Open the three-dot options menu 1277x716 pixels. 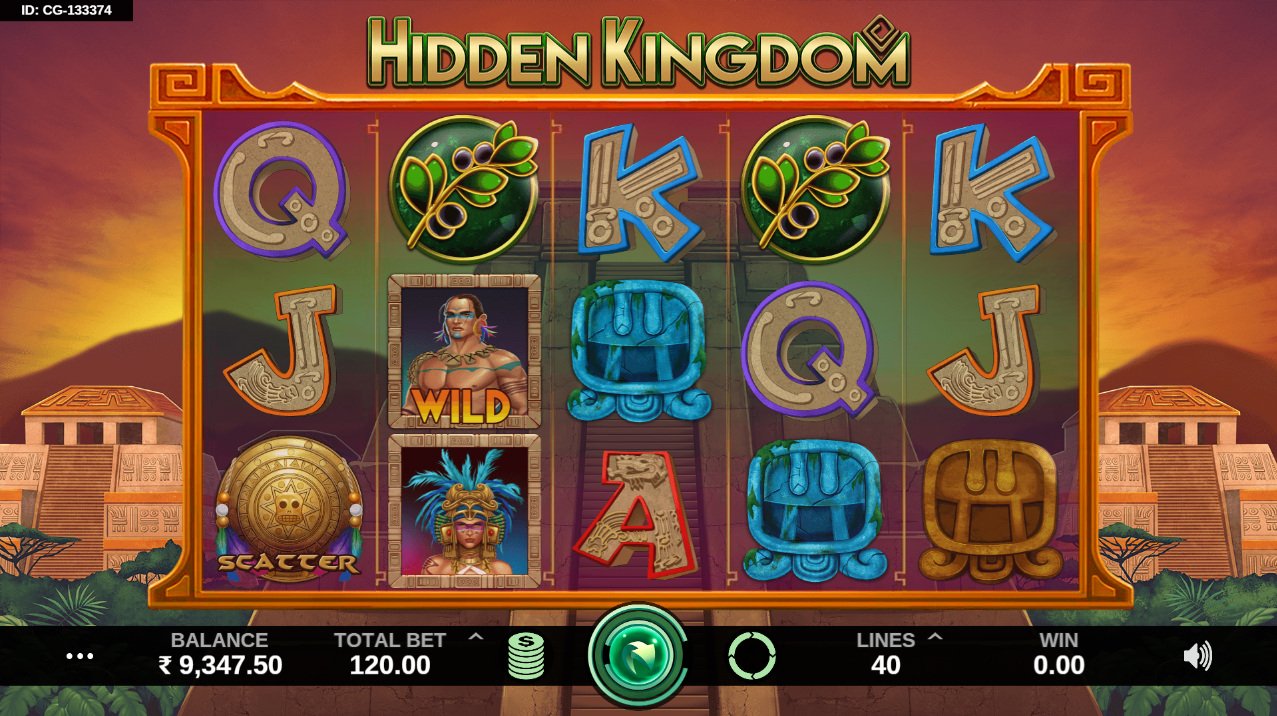tap(80, 656)
